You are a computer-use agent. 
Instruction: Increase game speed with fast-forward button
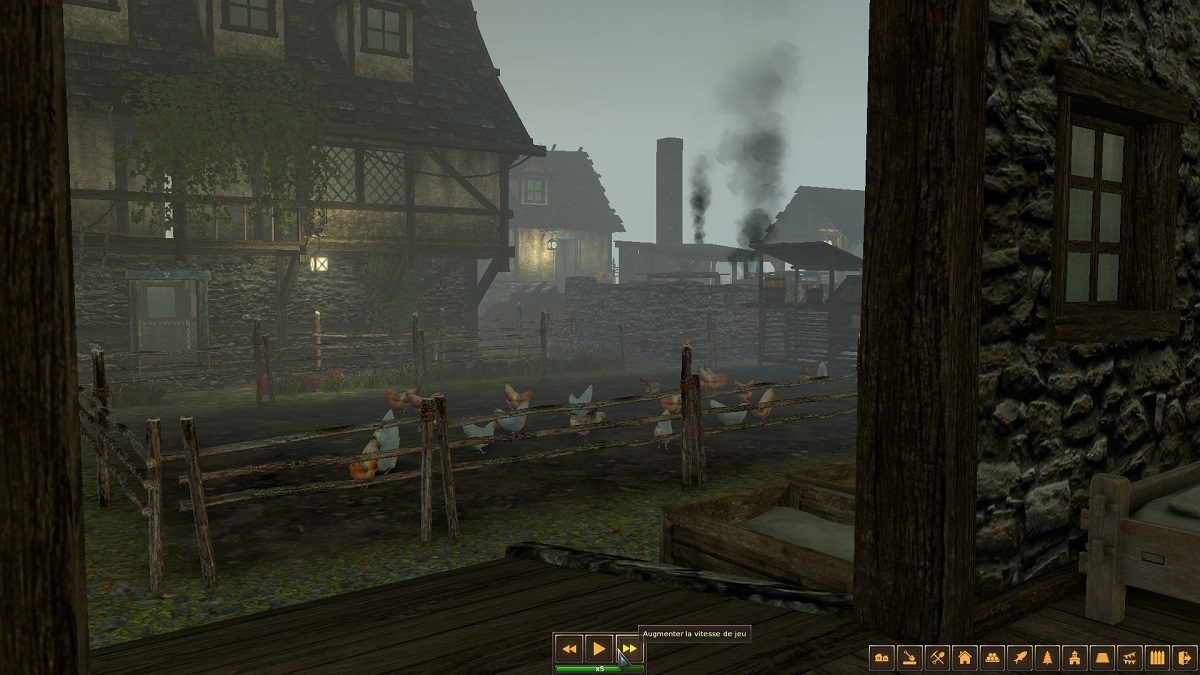point(628,648)
